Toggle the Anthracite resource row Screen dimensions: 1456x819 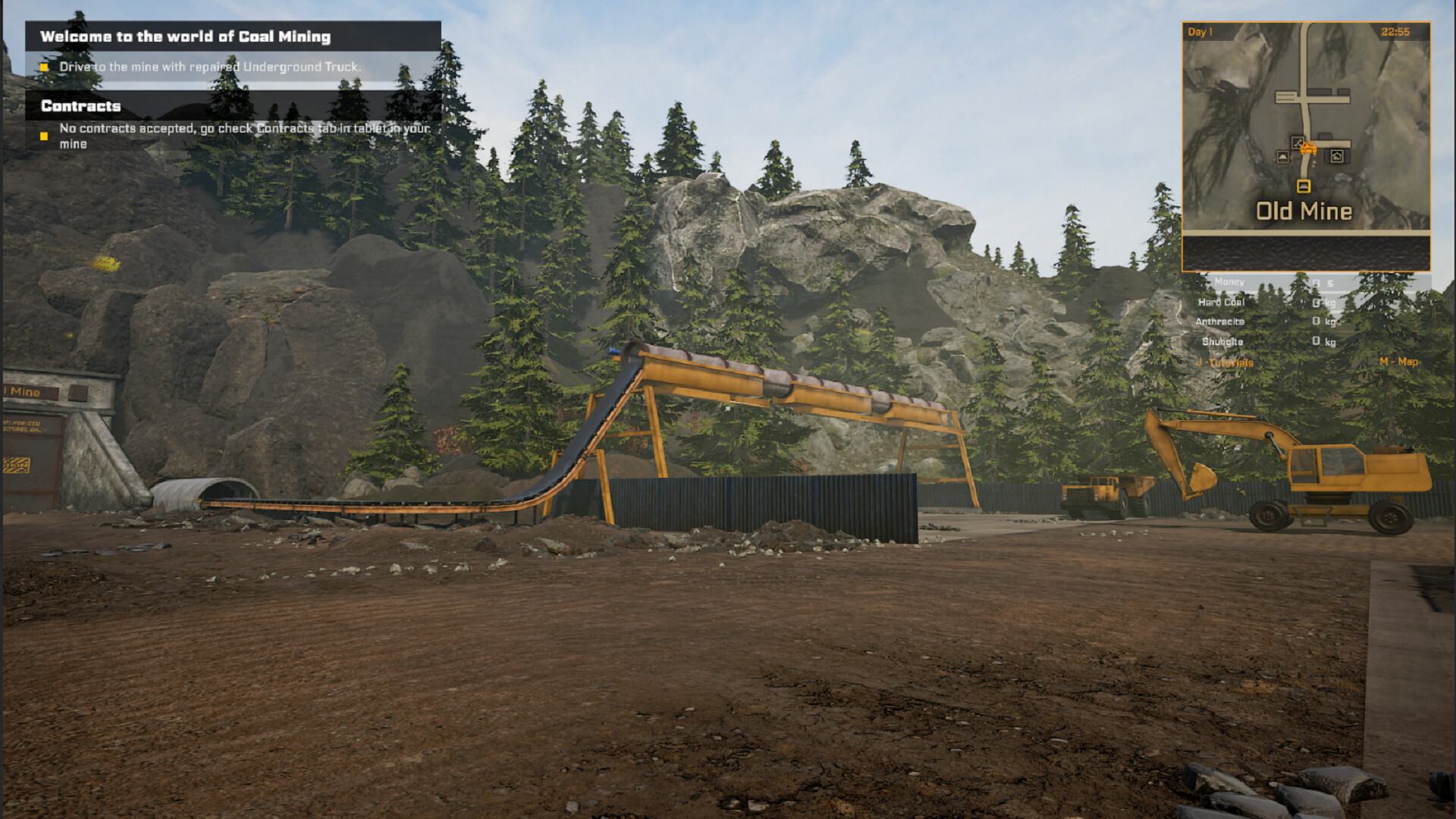click(x=1220, y=321)
